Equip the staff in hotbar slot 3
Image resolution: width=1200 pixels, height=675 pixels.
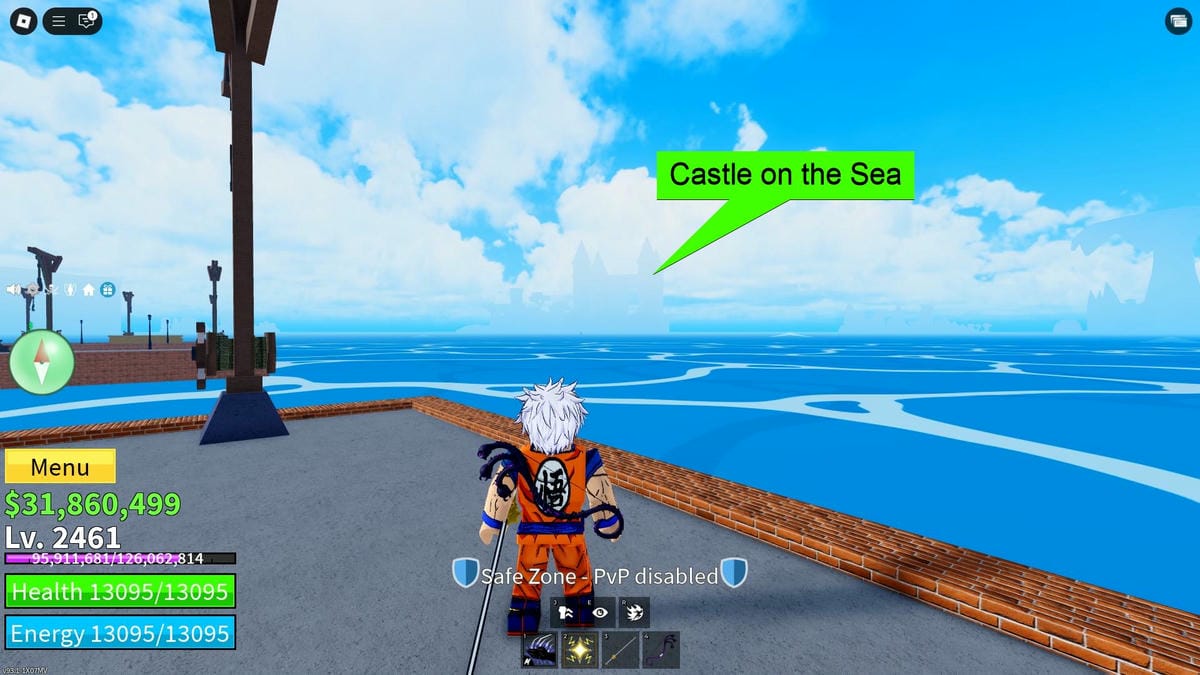point(620,650)
